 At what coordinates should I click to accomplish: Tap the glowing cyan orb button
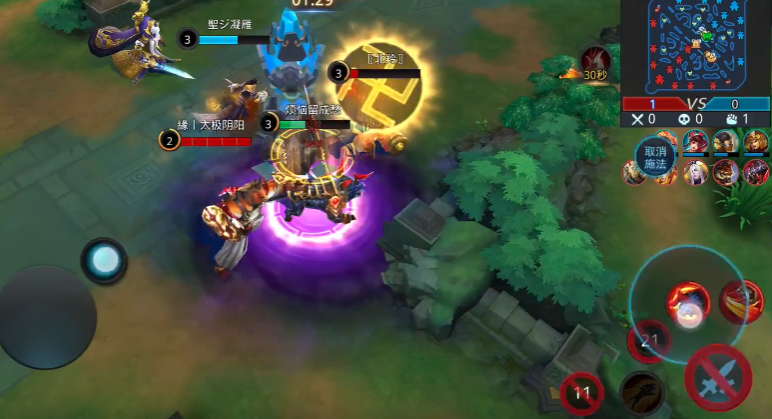click(104, 261)
